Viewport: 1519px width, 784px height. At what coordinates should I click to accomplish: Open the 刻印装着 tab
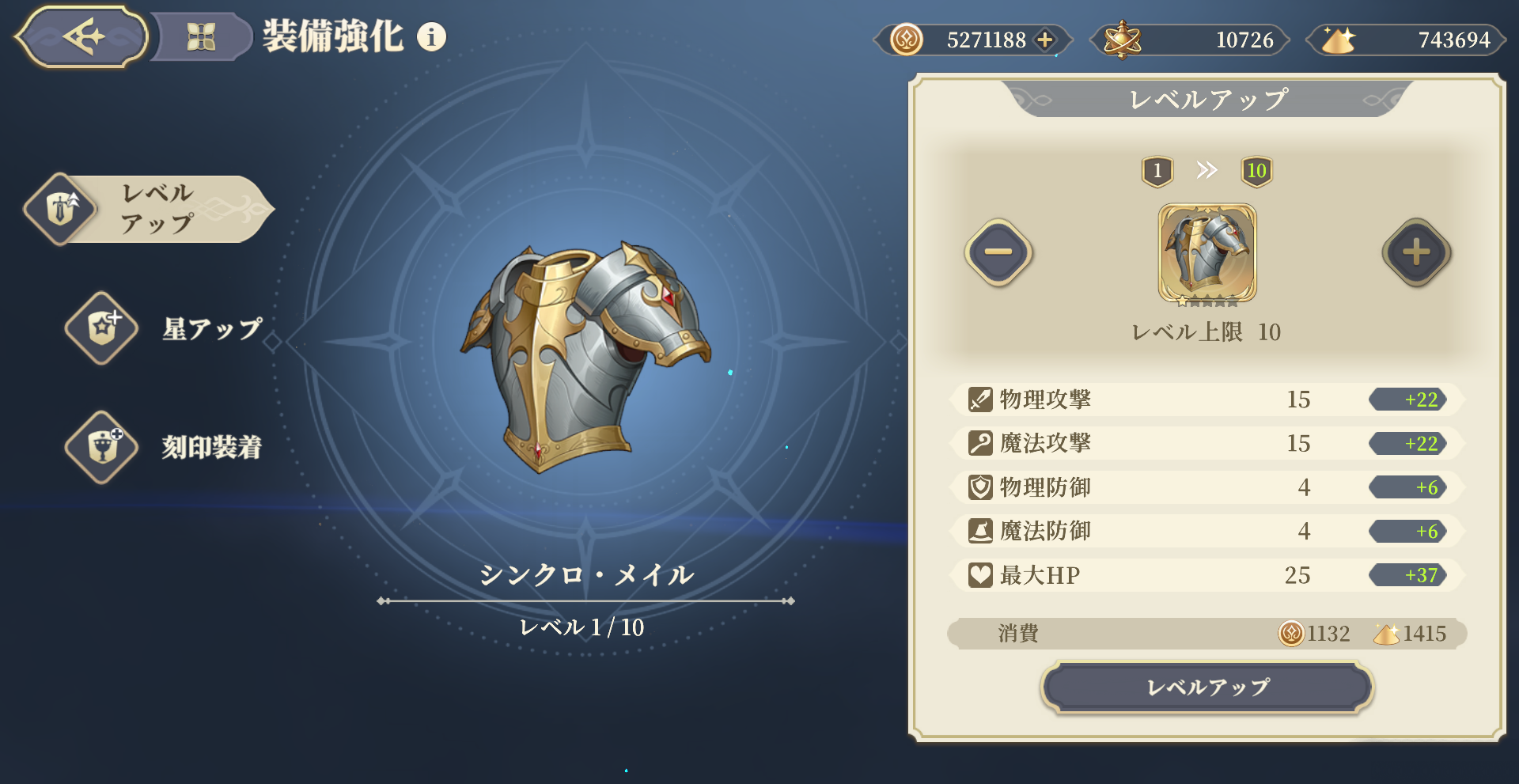pos(166,447)
